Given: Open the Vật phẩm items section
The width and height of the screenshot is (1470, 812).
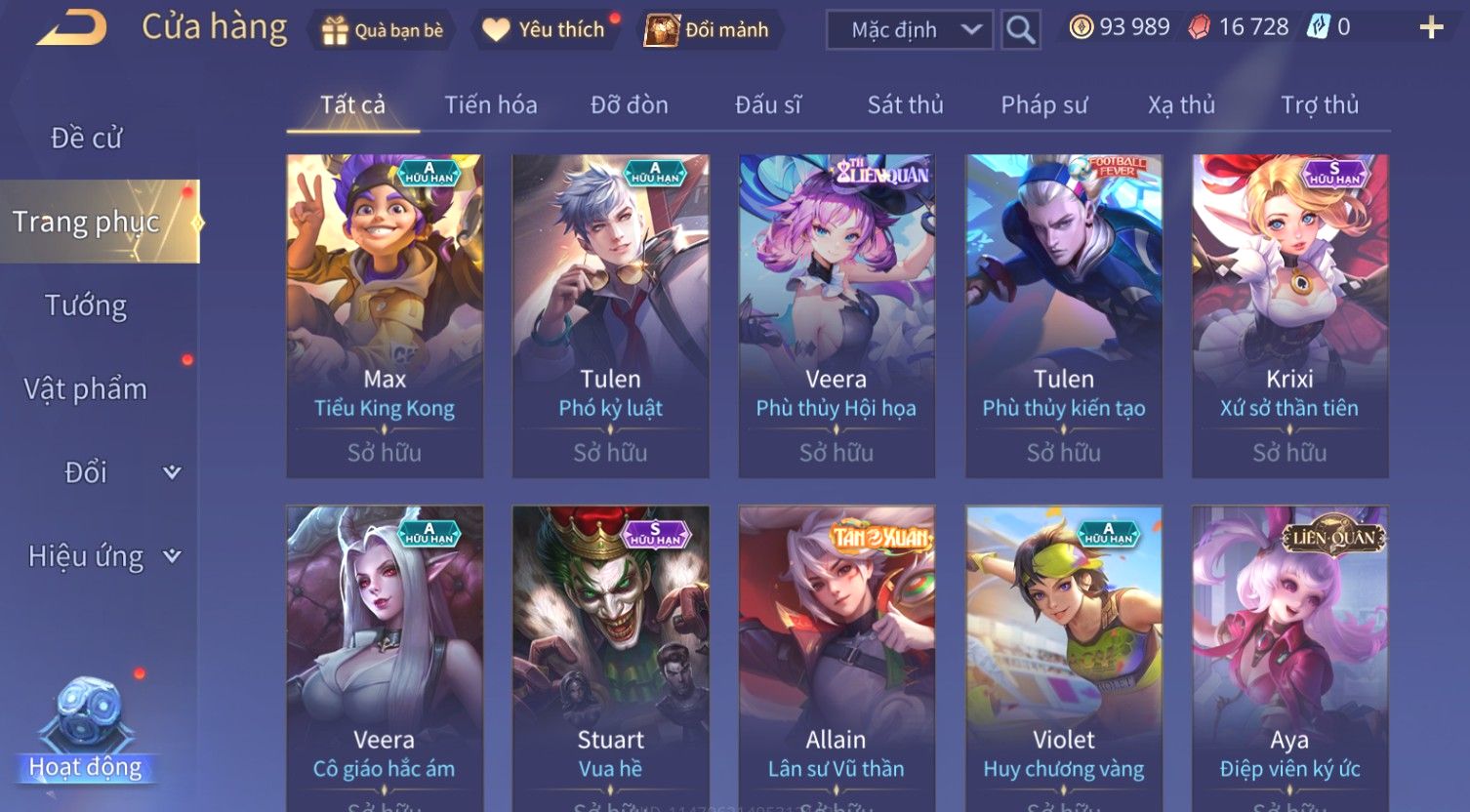Looking at the screenshot, I should pyautogui.click(x=86, y=389).
